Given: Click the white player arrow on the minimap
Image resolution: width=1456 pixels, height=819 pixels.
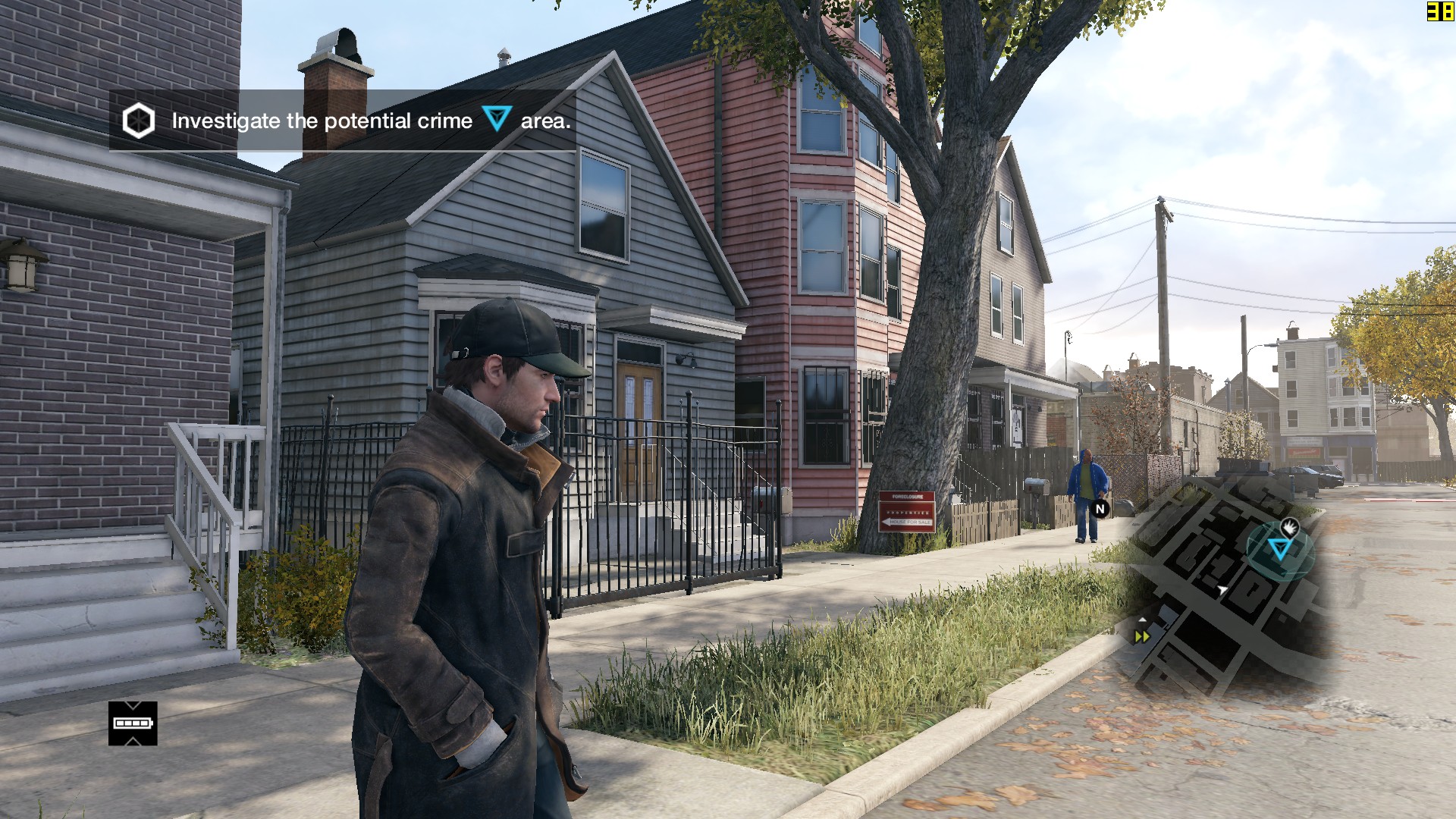Looking at the screenshot, I should [1222, 590].
